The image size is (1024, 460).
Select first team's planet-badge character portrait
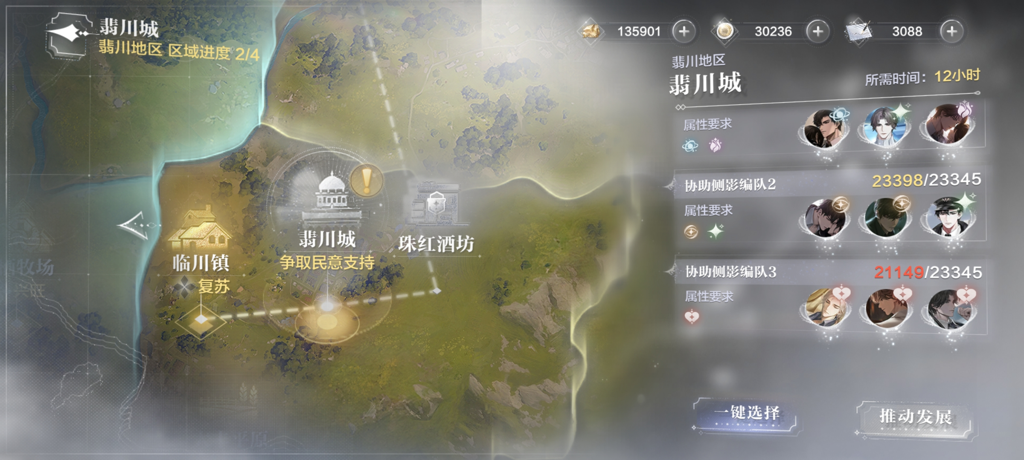click(x=825, y=128)
